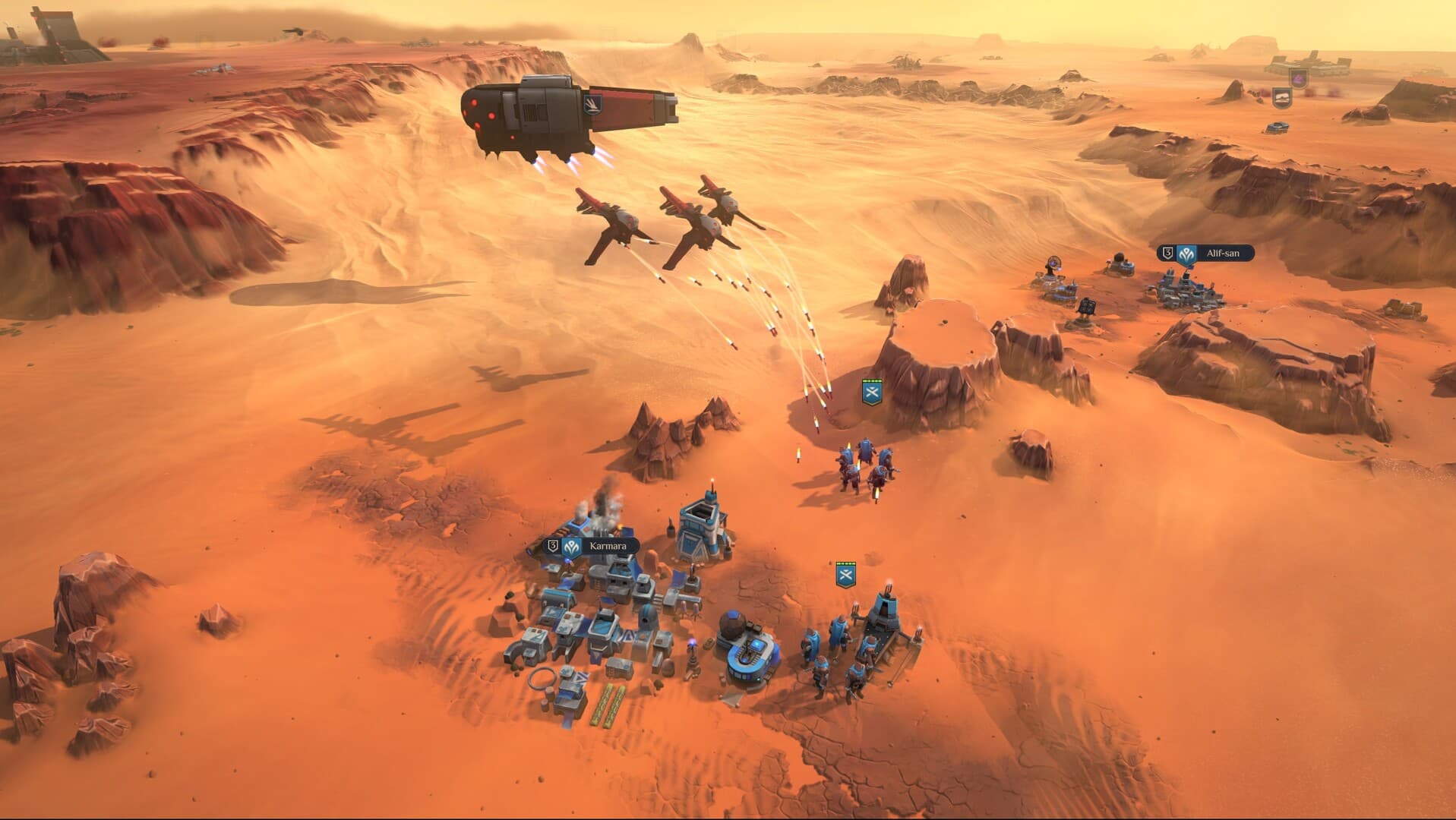Click the domed refinery building in Karmara
The image size is (1456, 820).
pyautogui.click(x=748, y=653)
